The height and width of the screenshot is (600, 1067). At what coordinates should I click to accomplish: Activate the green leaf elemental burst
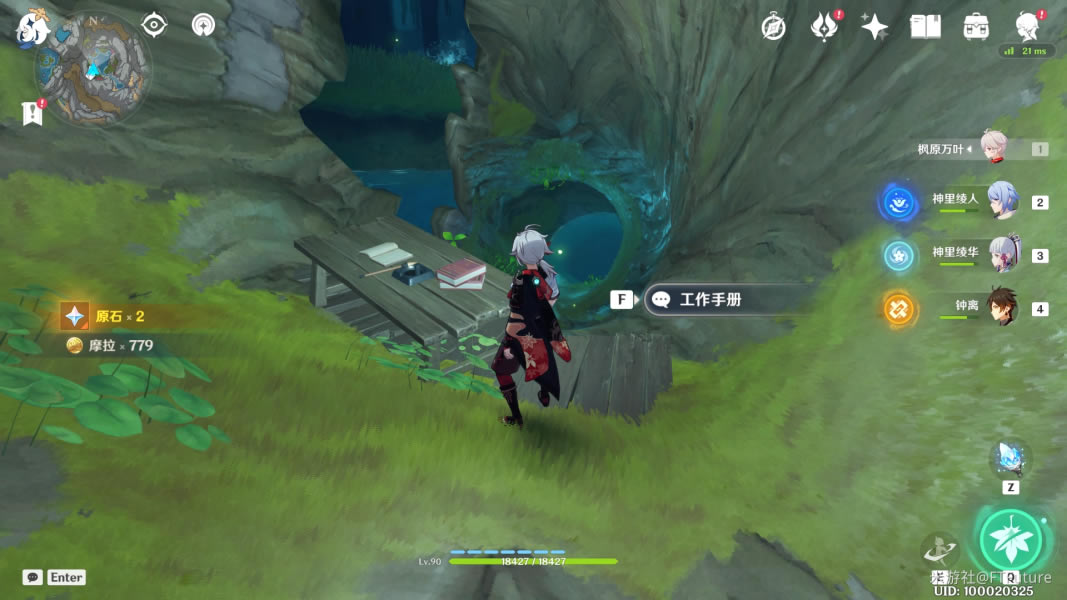click(1011, 539)
